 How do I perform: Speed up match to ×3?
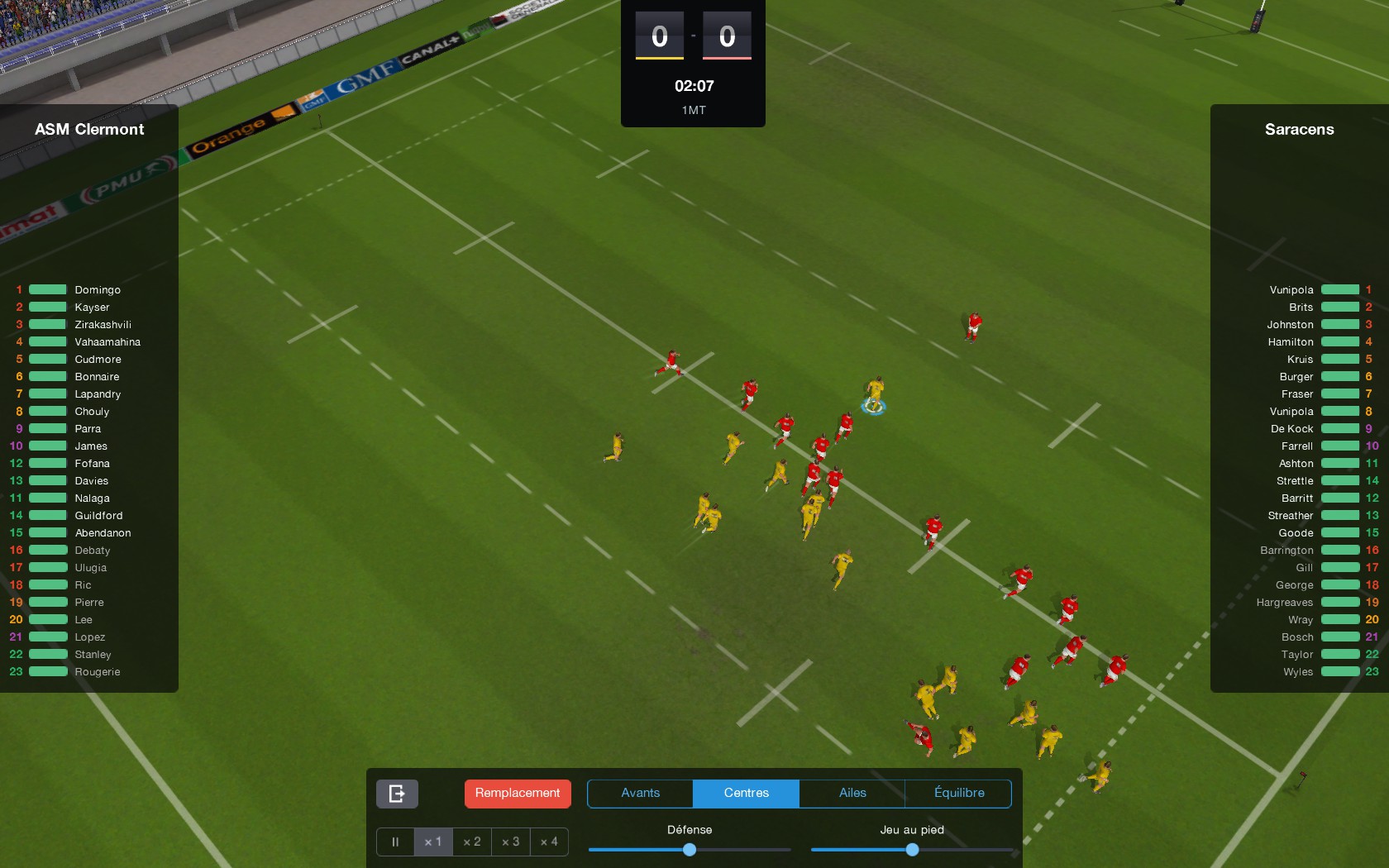(510, 842)
